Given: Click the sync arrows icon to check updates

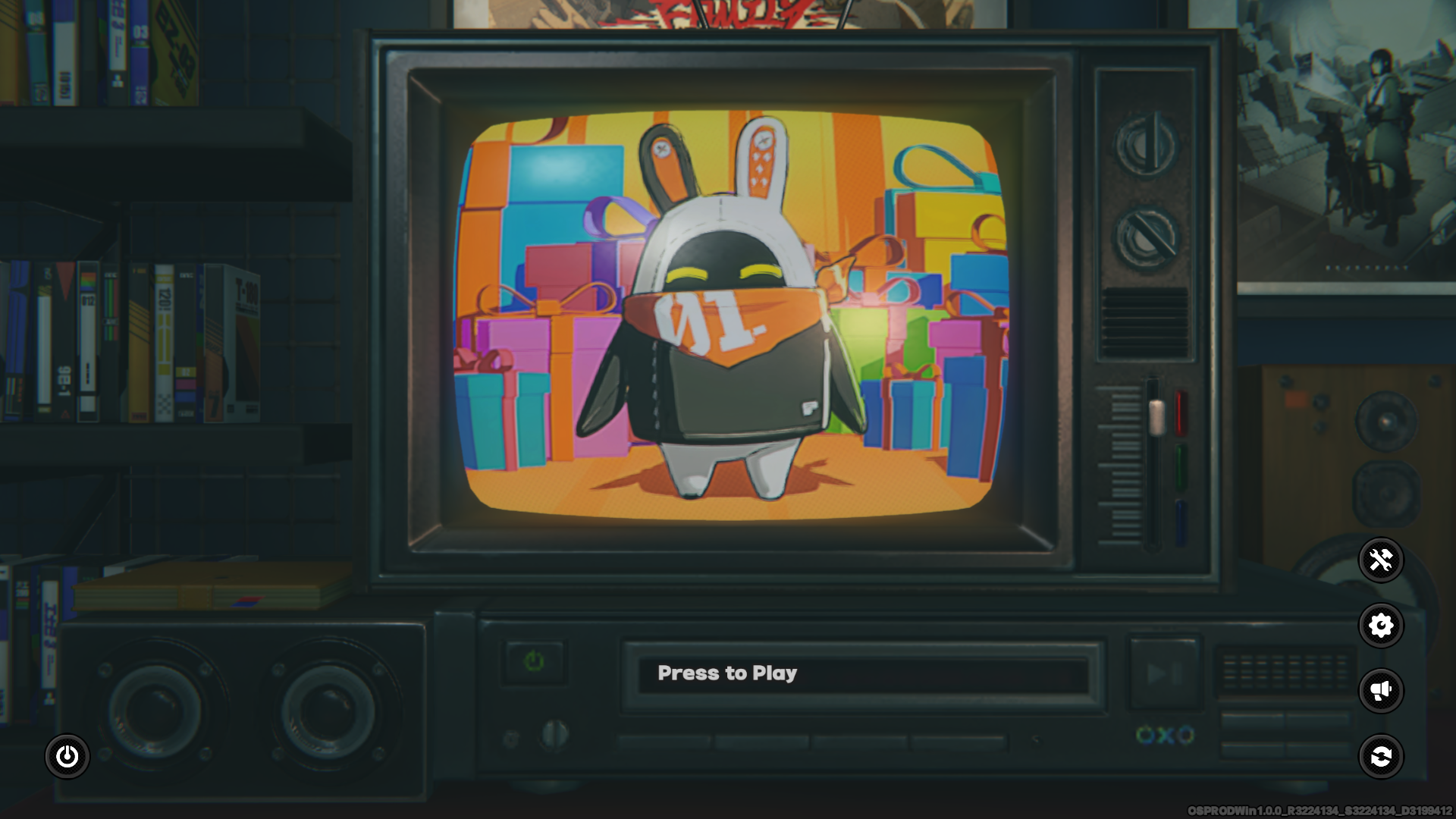Looking at the screenshot, I should coord(1382,756).
